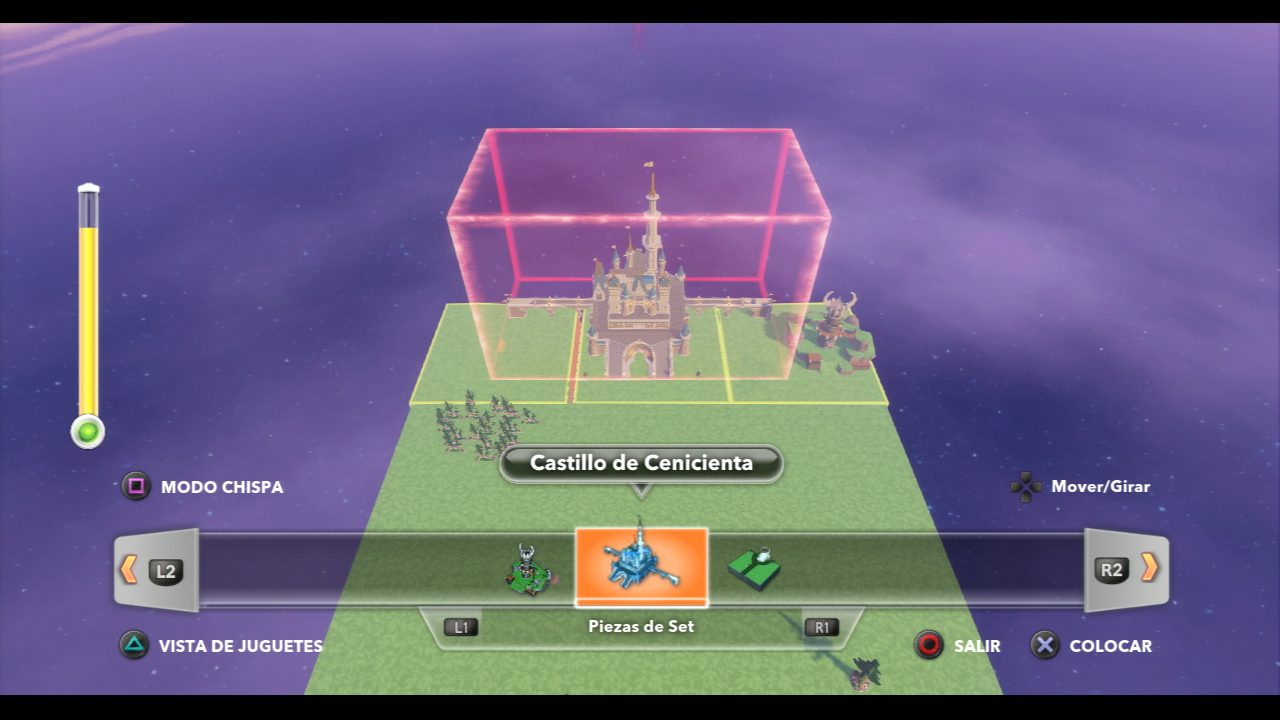Screen dimensions: 1280x720
Task: Click the green orb below the meter
Action: [87, 430]
